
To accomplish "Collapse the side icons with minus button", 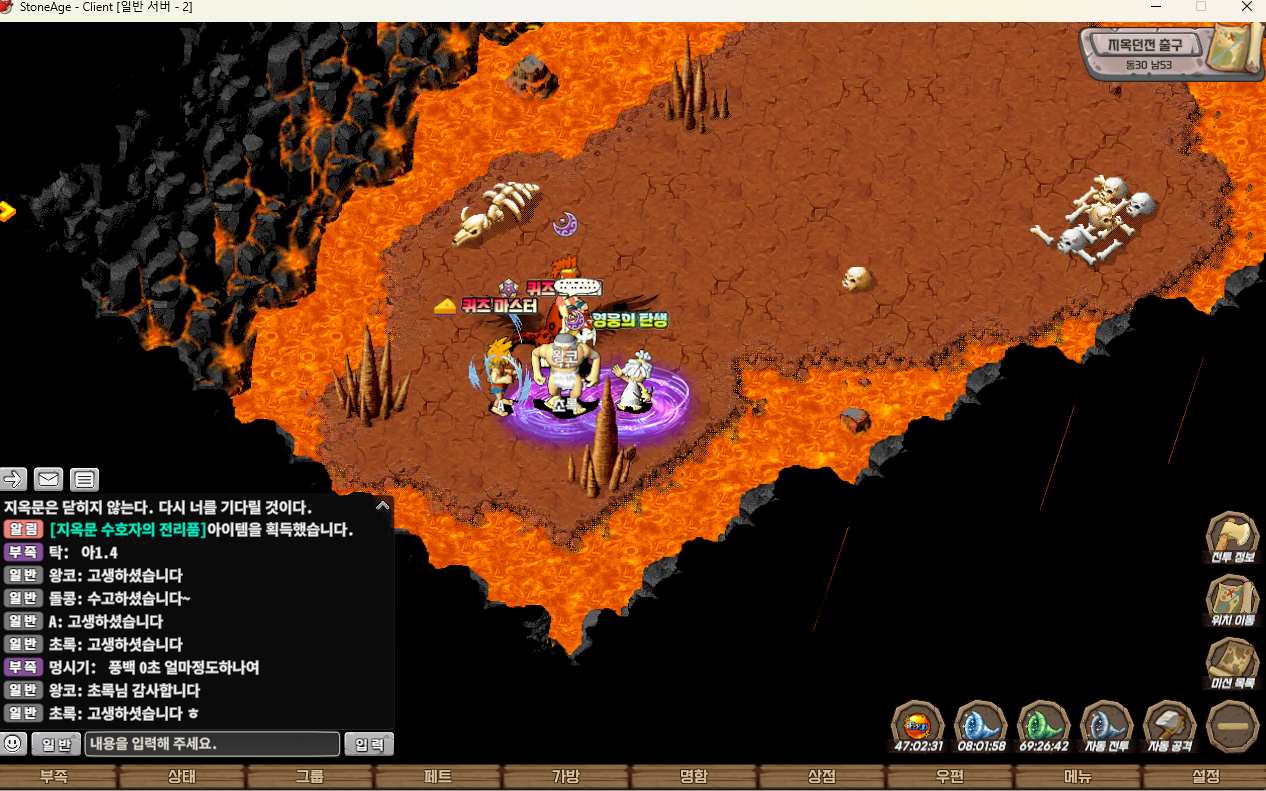I will (1233, 726).
